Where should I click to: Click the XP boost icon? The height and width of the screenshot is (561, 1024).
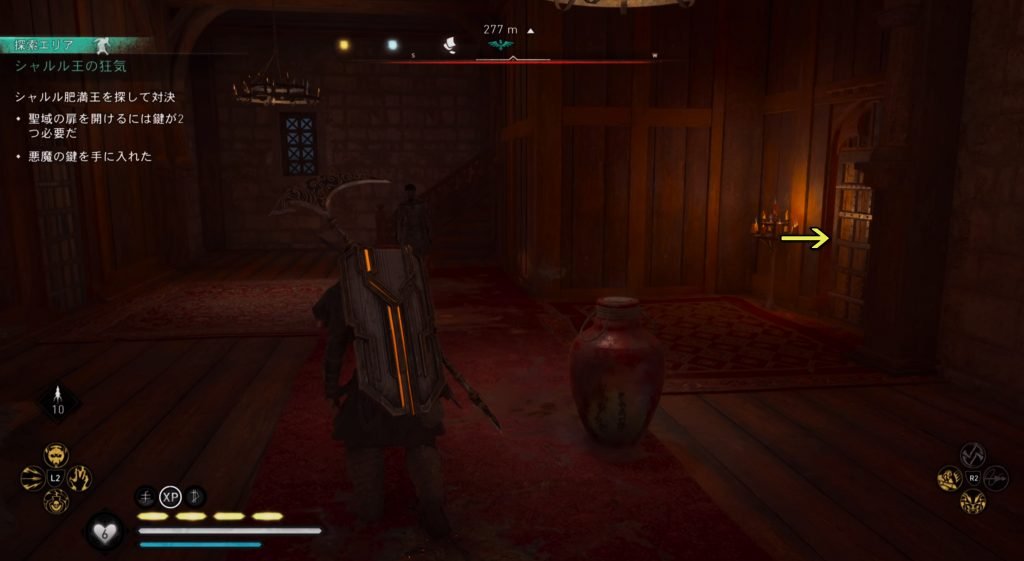pos(170,494)
